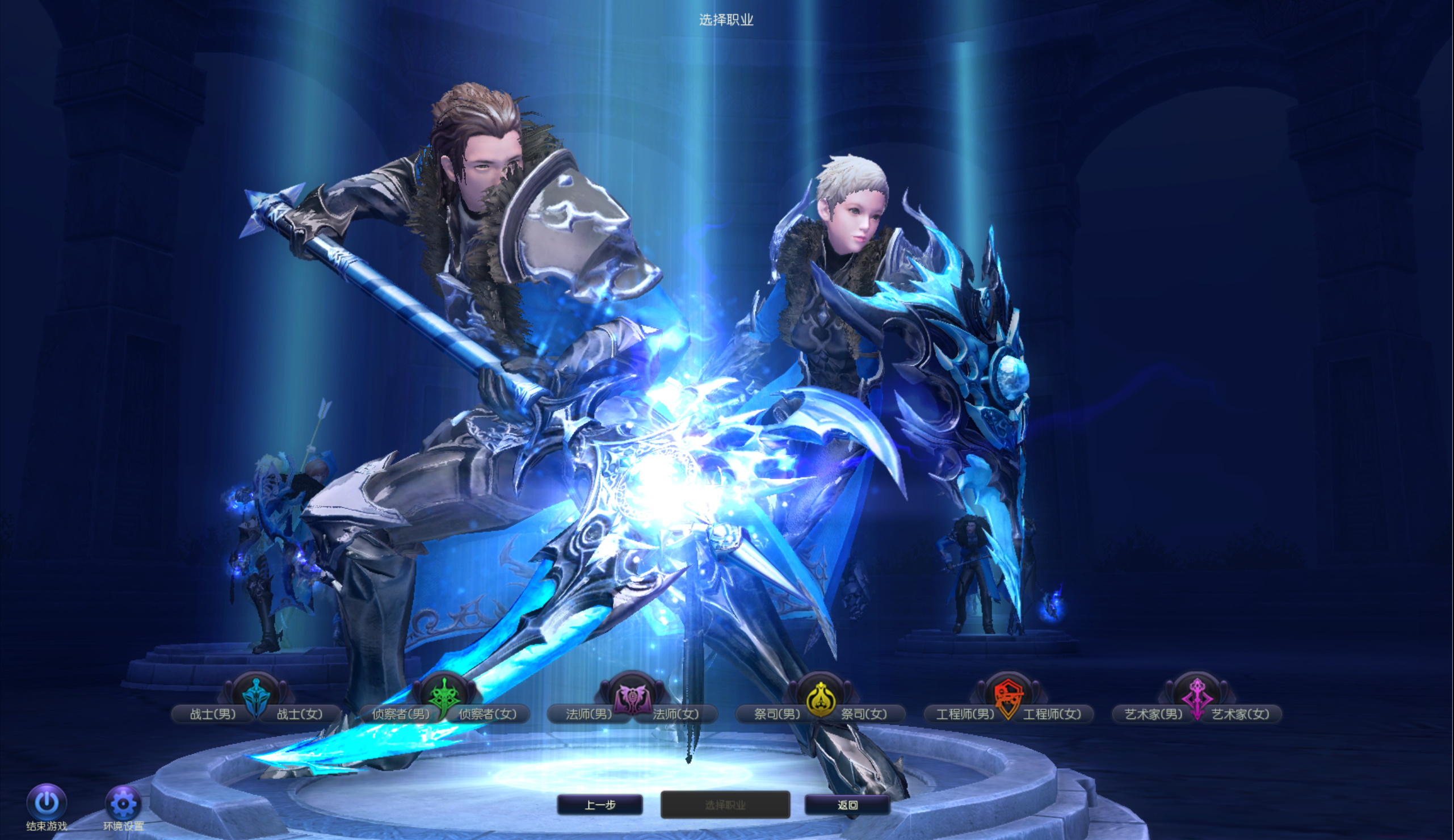Select the female Scout class 侦察者(女)

point(488,714)
